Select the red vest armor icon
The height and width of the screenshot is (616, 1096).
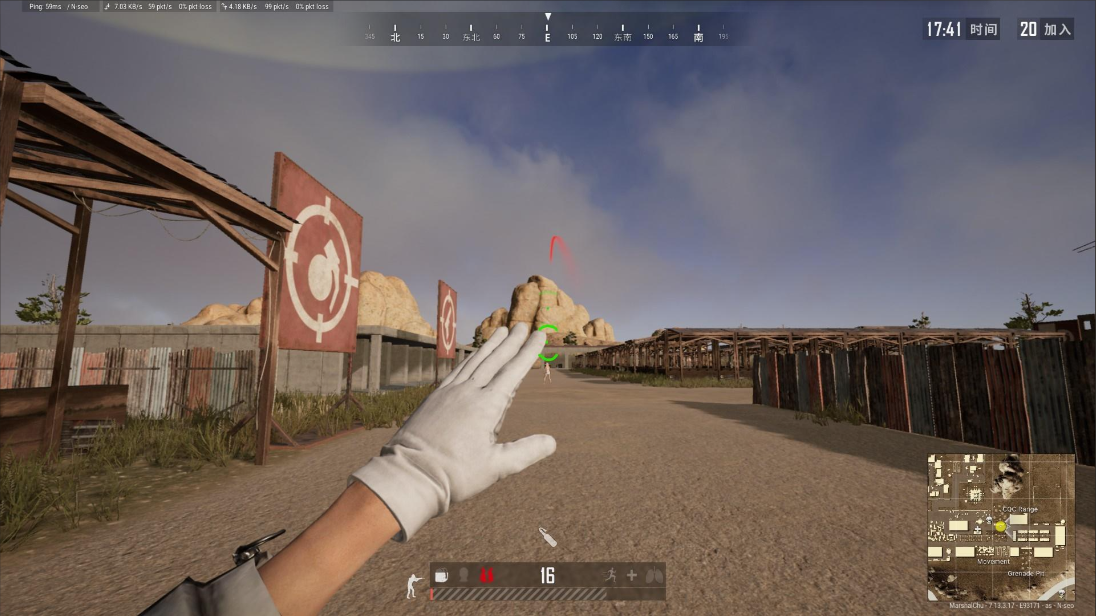487,575
